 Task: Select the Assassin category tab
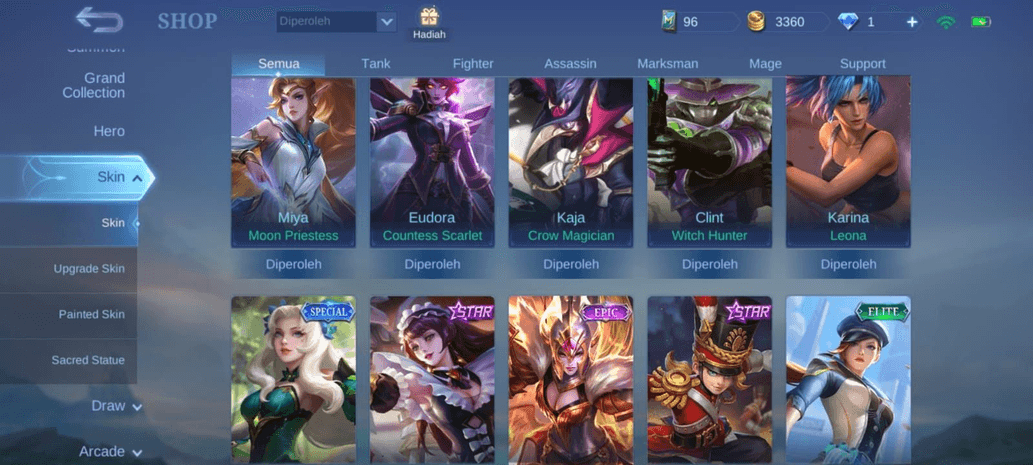point(570,64)
